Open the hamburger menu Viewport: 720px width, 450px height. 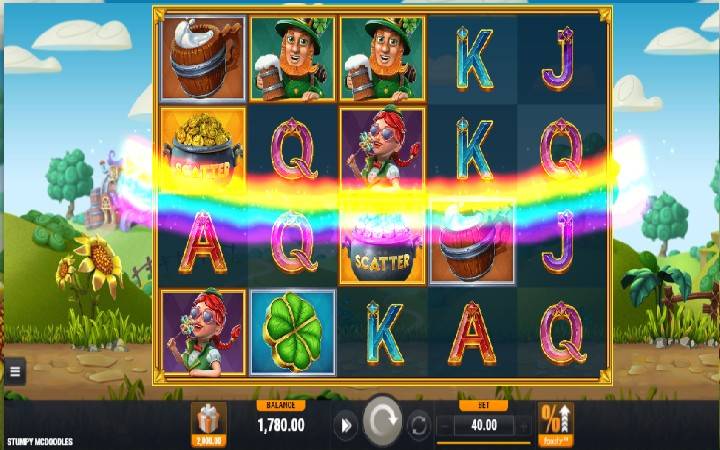[14, 373]
